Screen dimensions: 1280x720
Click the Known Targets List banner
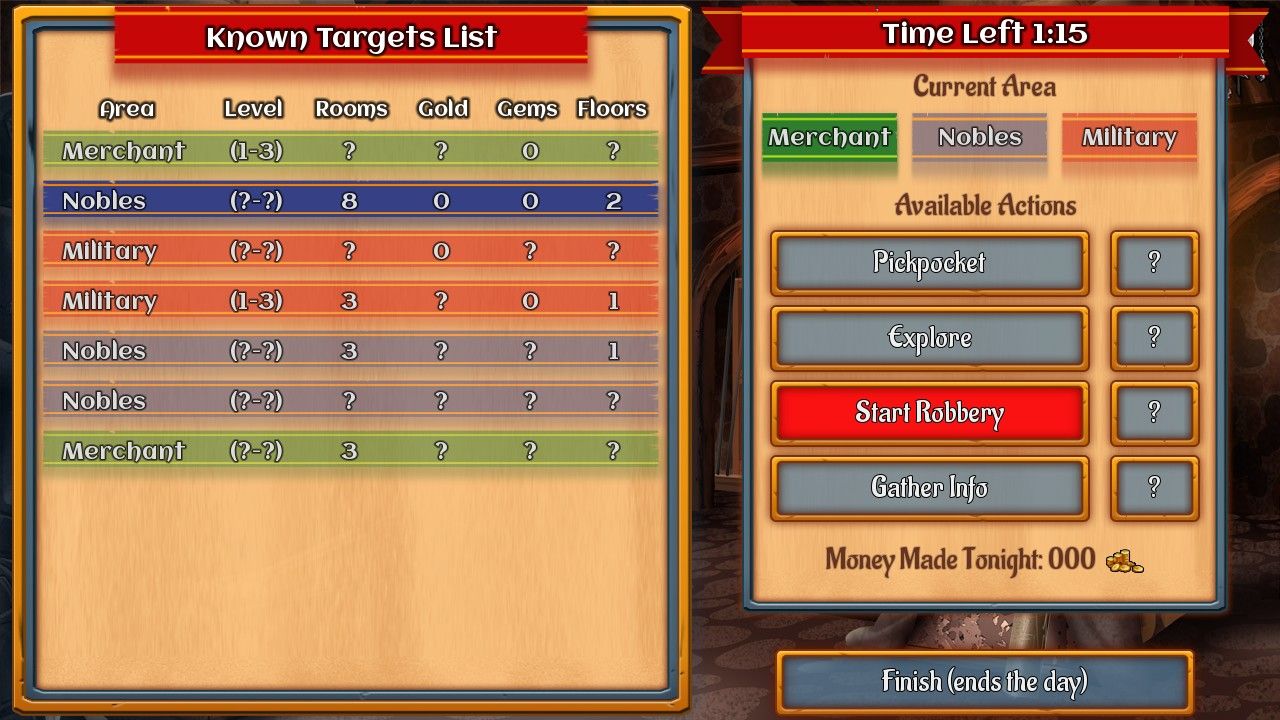[351, 38]
